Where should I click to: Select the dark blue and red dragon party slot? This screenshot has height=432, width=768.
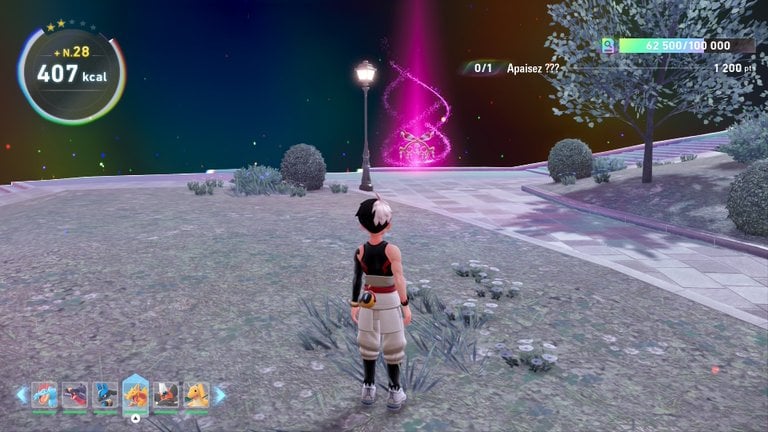click(x=75, y=395)
